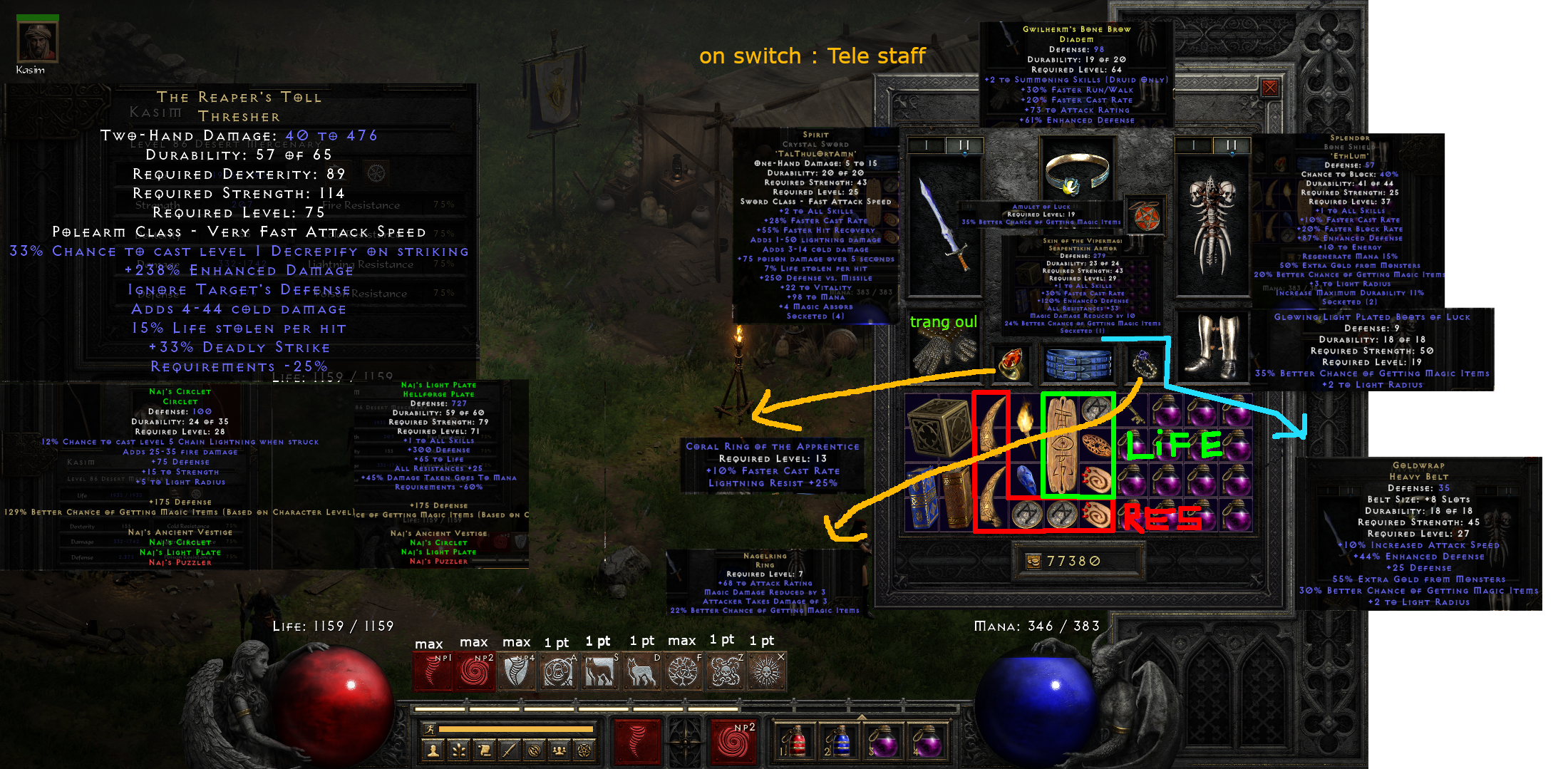Viewport: 1568px width, 769px height.
Task: Open the game menu via the spiral icon
Action: pyautogui.click(x=533, y=750)
